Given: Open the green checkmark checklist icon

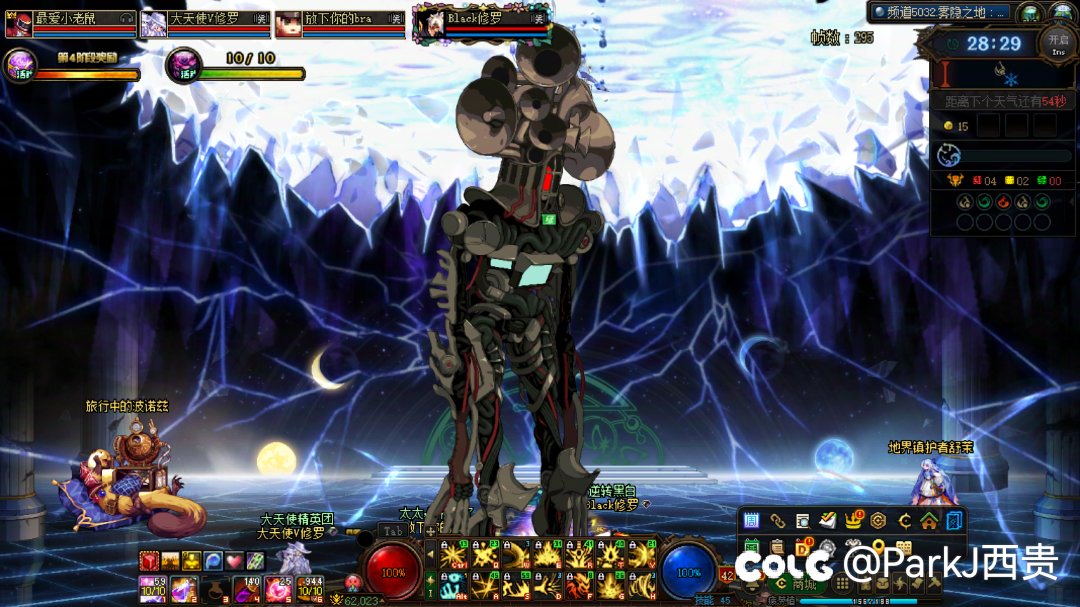Looking at the screenshot, I should 828,520.
